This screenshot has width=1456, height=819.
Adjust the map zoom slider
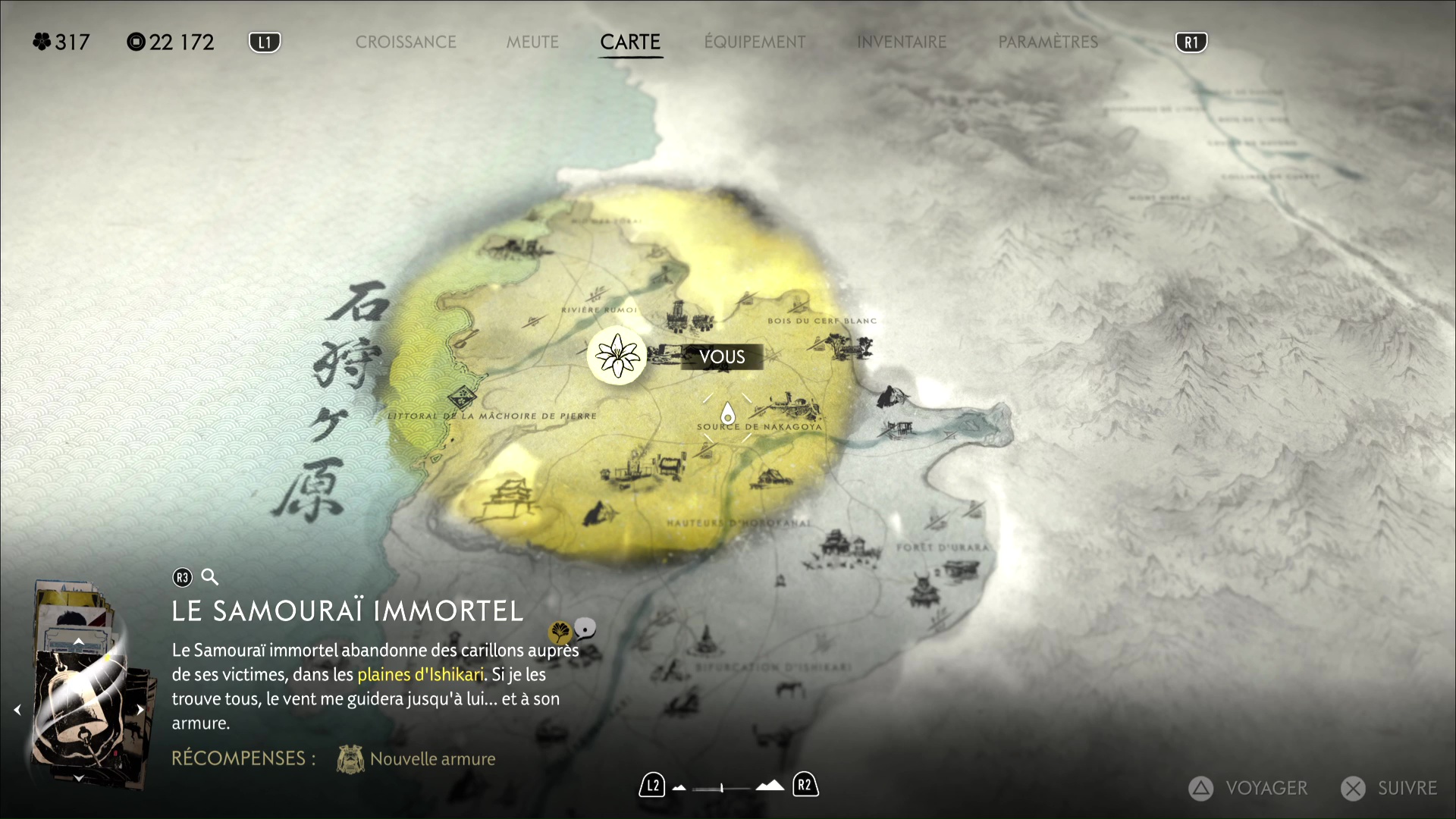coord(722,788)
